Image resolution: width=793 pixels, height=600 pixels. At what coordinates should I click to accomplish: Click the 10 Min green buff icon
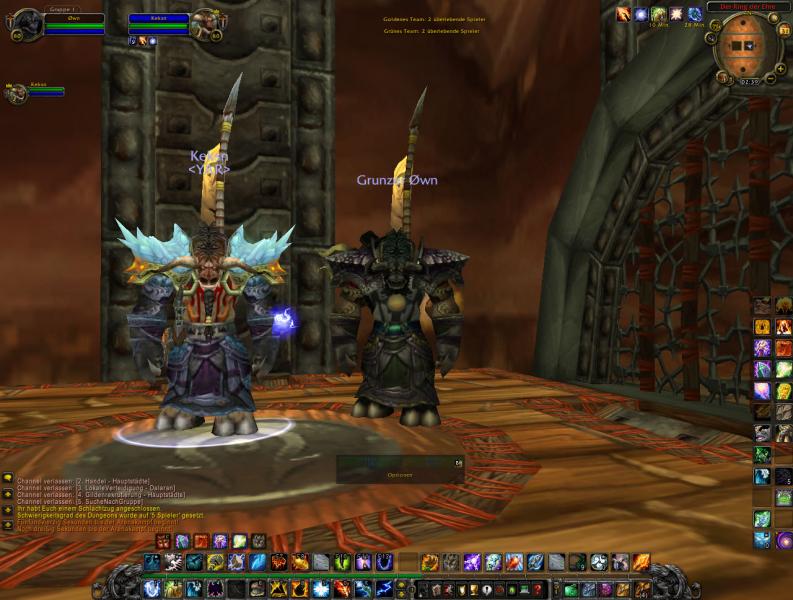pos(658,14)
